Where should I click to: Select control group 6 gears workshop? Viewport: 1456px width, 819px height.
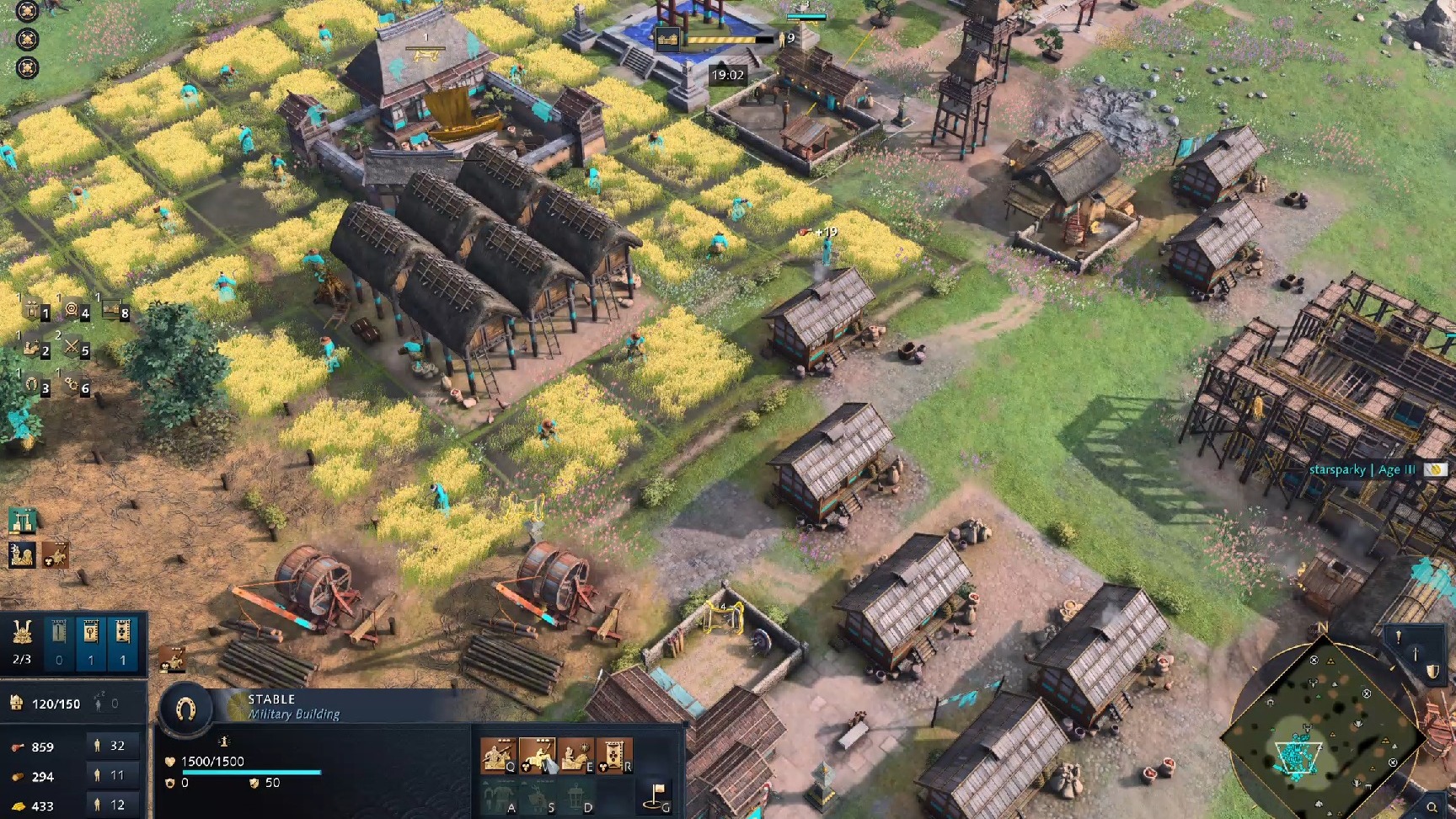(x=73, y=385)
